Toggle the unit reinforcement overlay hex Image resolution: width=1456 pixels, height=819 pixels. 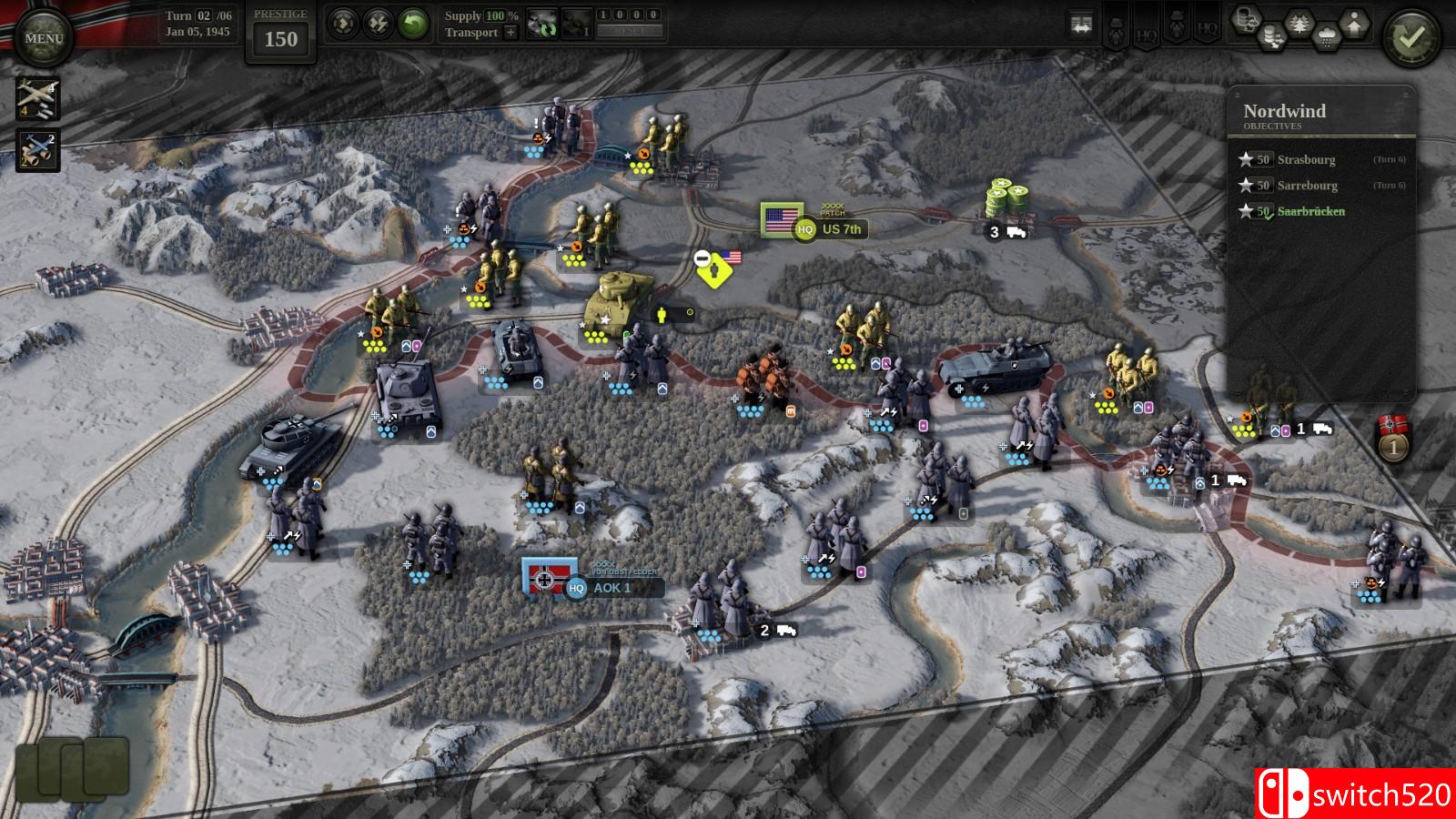click(1354, 24)
